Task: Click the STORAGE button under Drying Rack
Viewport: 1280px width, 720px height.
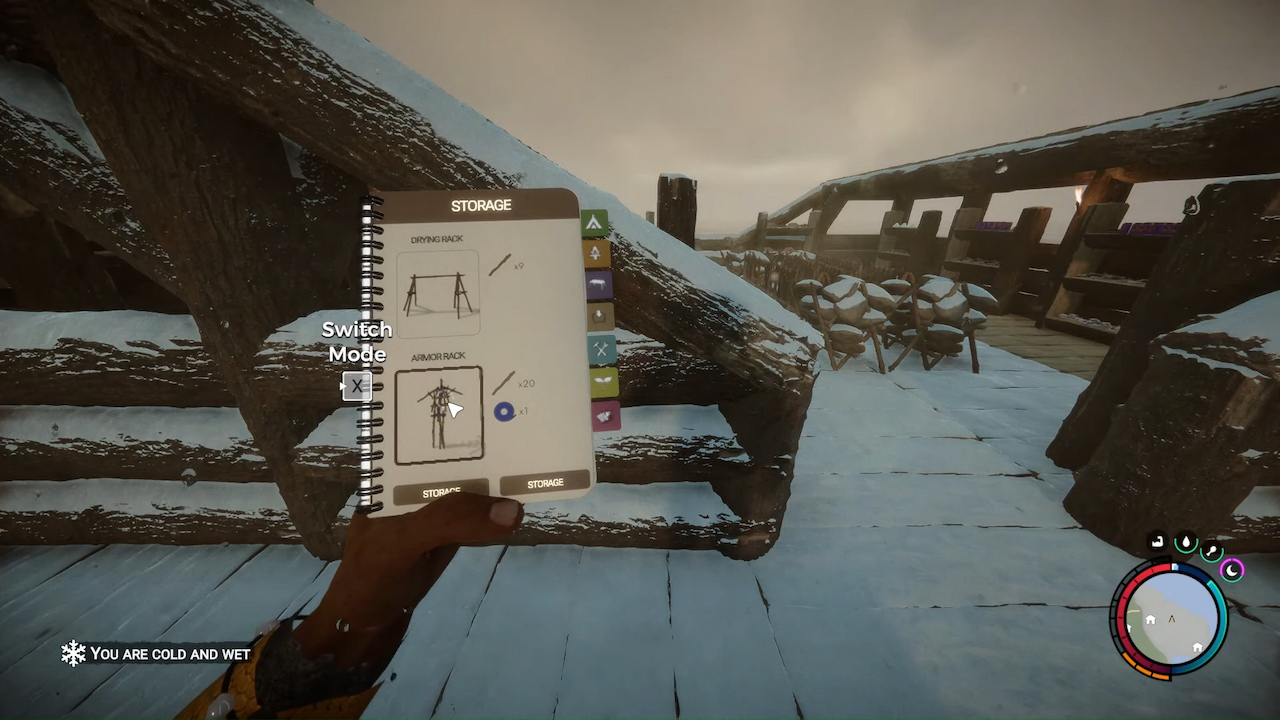Action: (442, 491)
